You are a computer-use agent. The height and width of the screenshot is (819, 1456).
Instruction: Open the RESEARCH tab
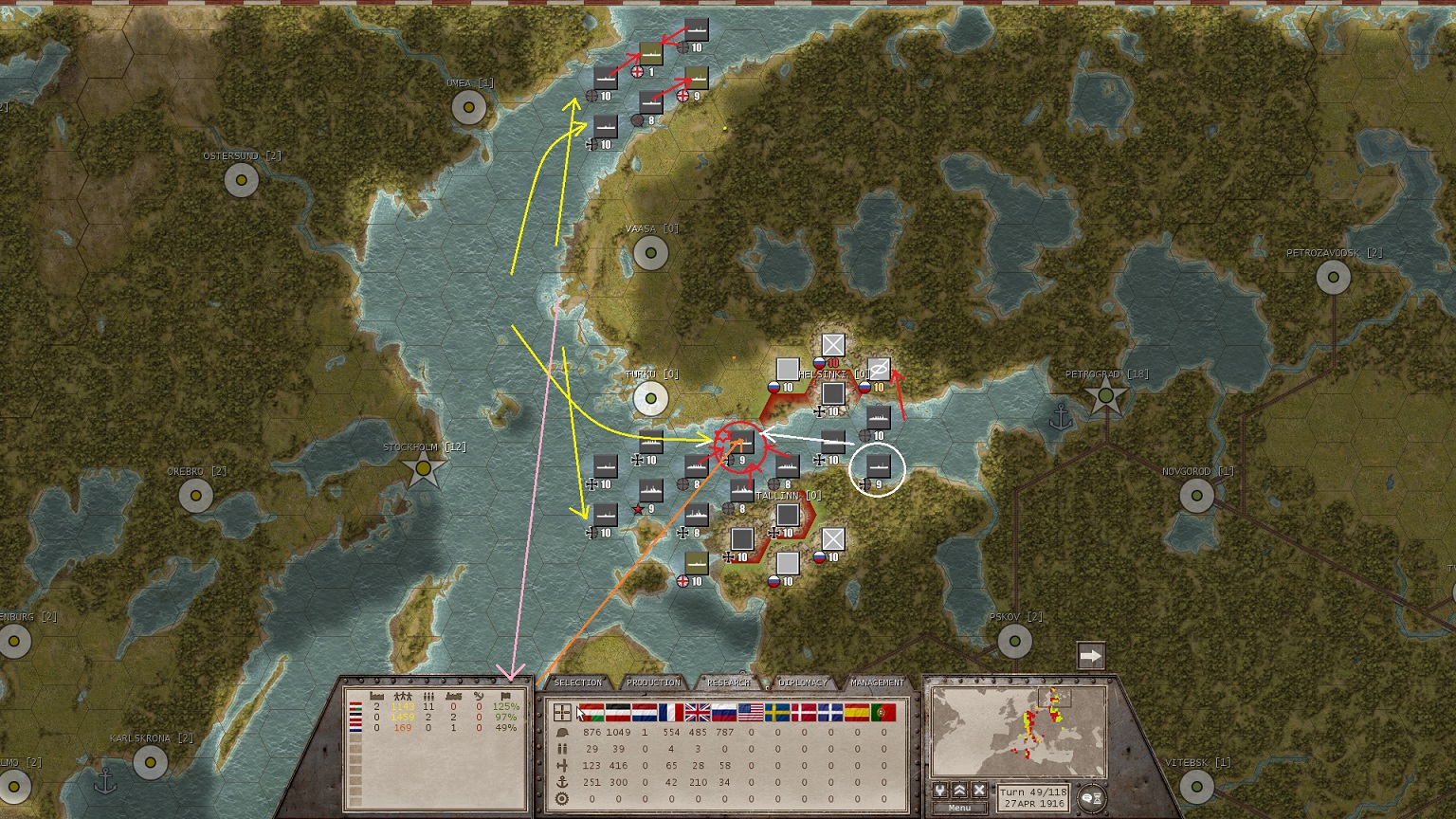728,681
